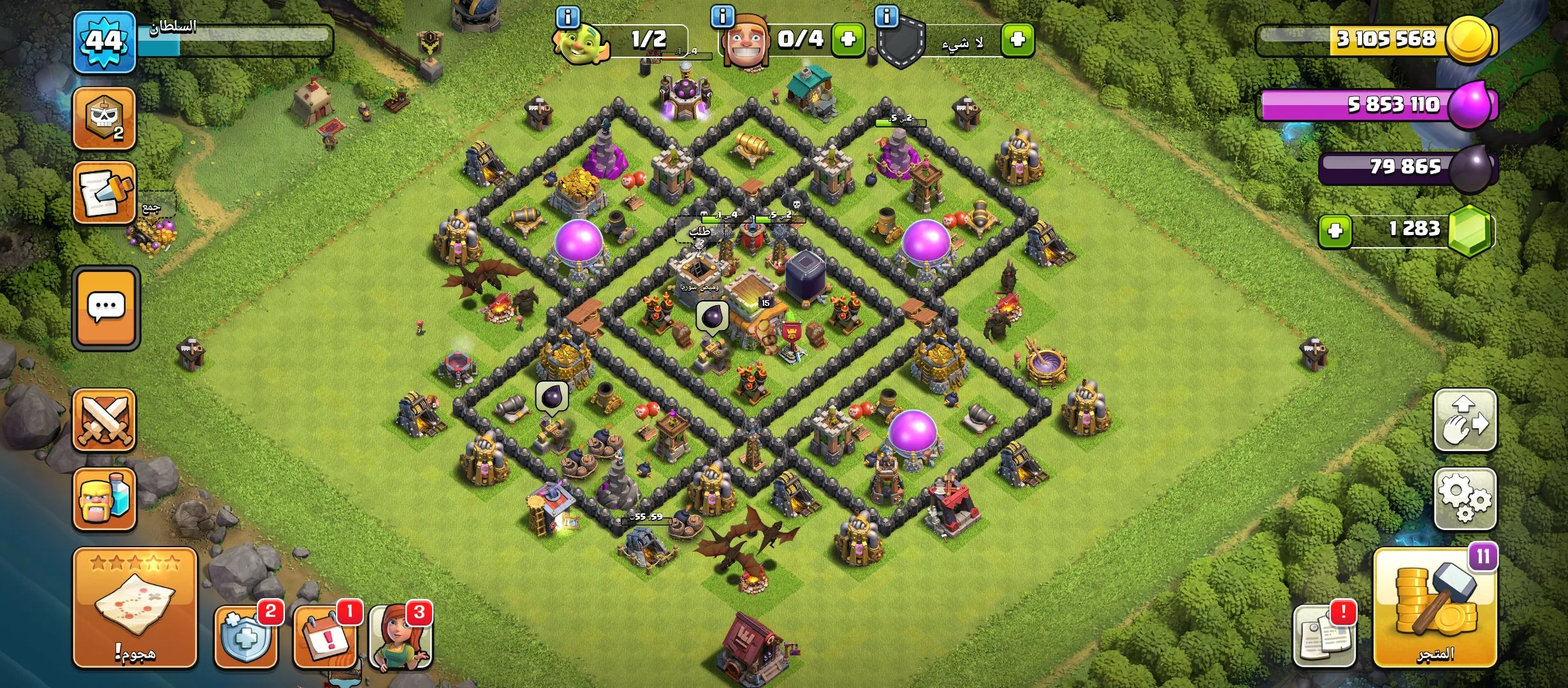
Task: Open the player level 44 profile badge
Action: (x=105, y=41)
